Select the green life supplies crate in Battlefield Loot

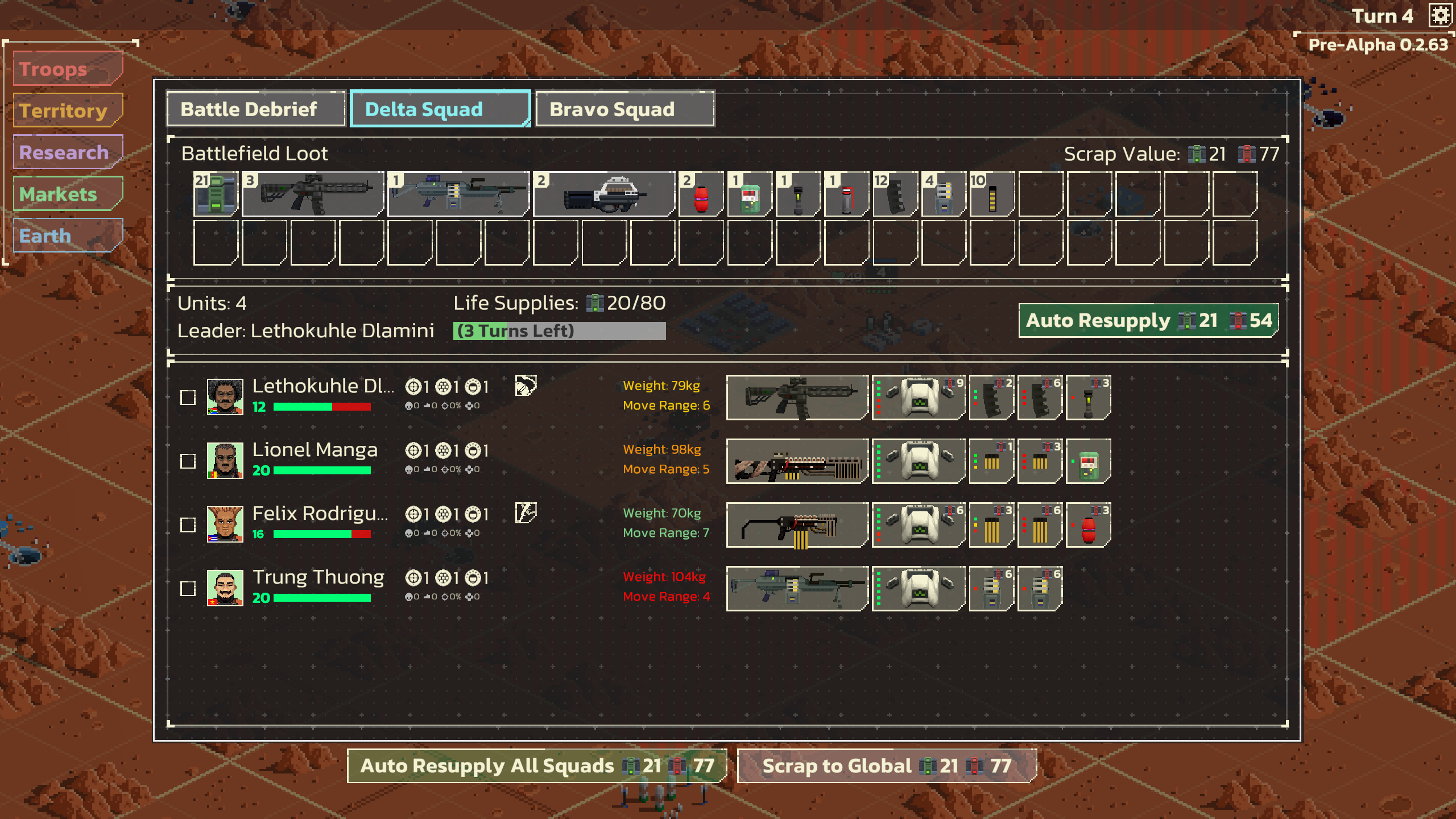pyautogui.click(x=215, y=195)
